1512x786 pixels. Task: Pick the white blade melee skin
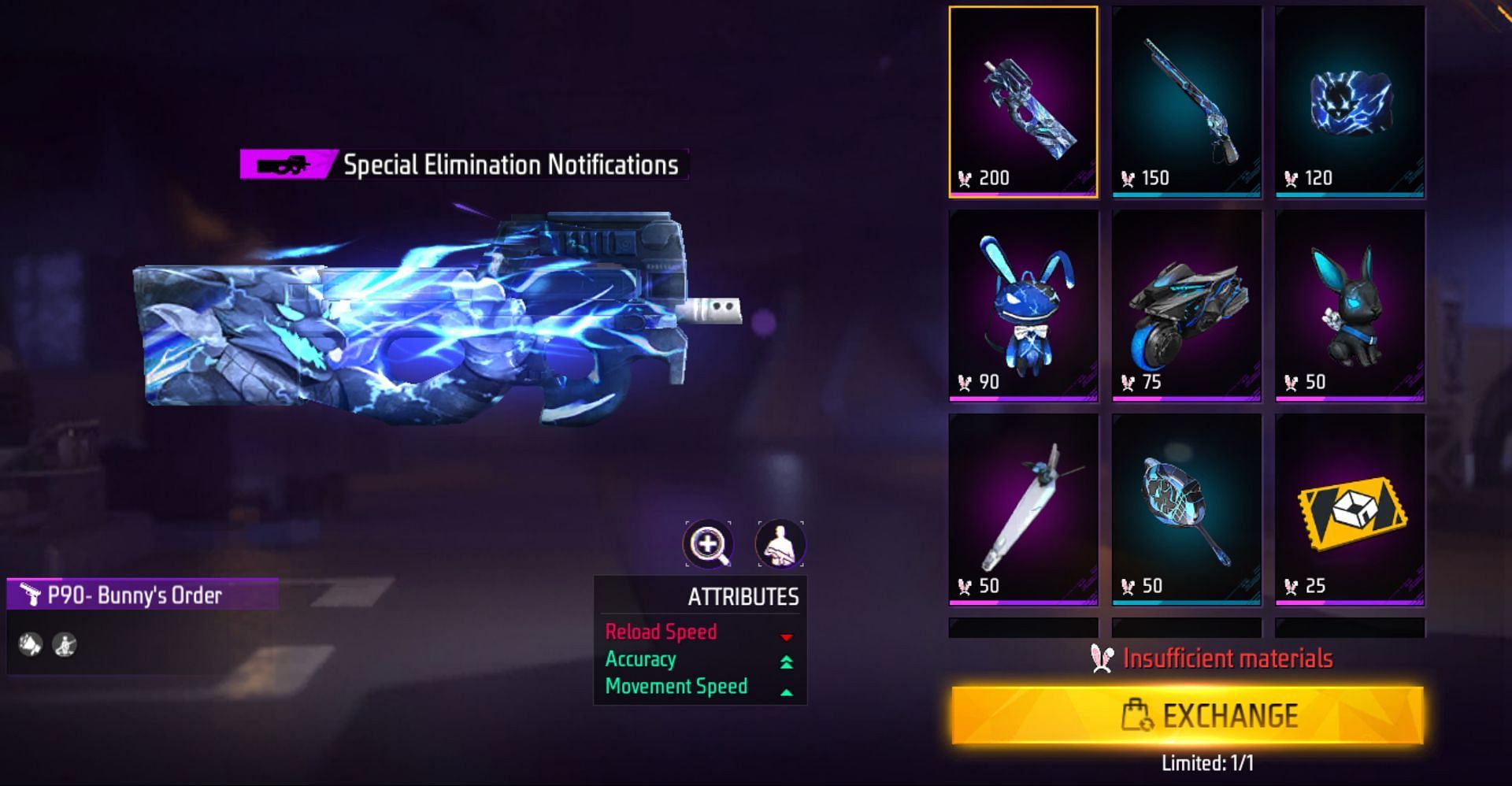pos(1023,510)
